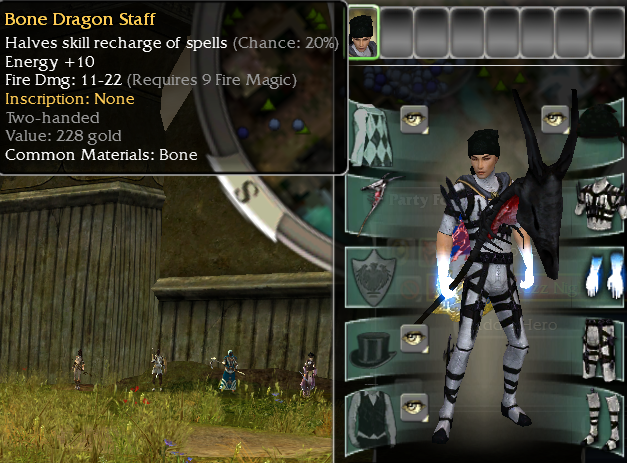
Task: Select the top hat costume slot
Action: 374,346
